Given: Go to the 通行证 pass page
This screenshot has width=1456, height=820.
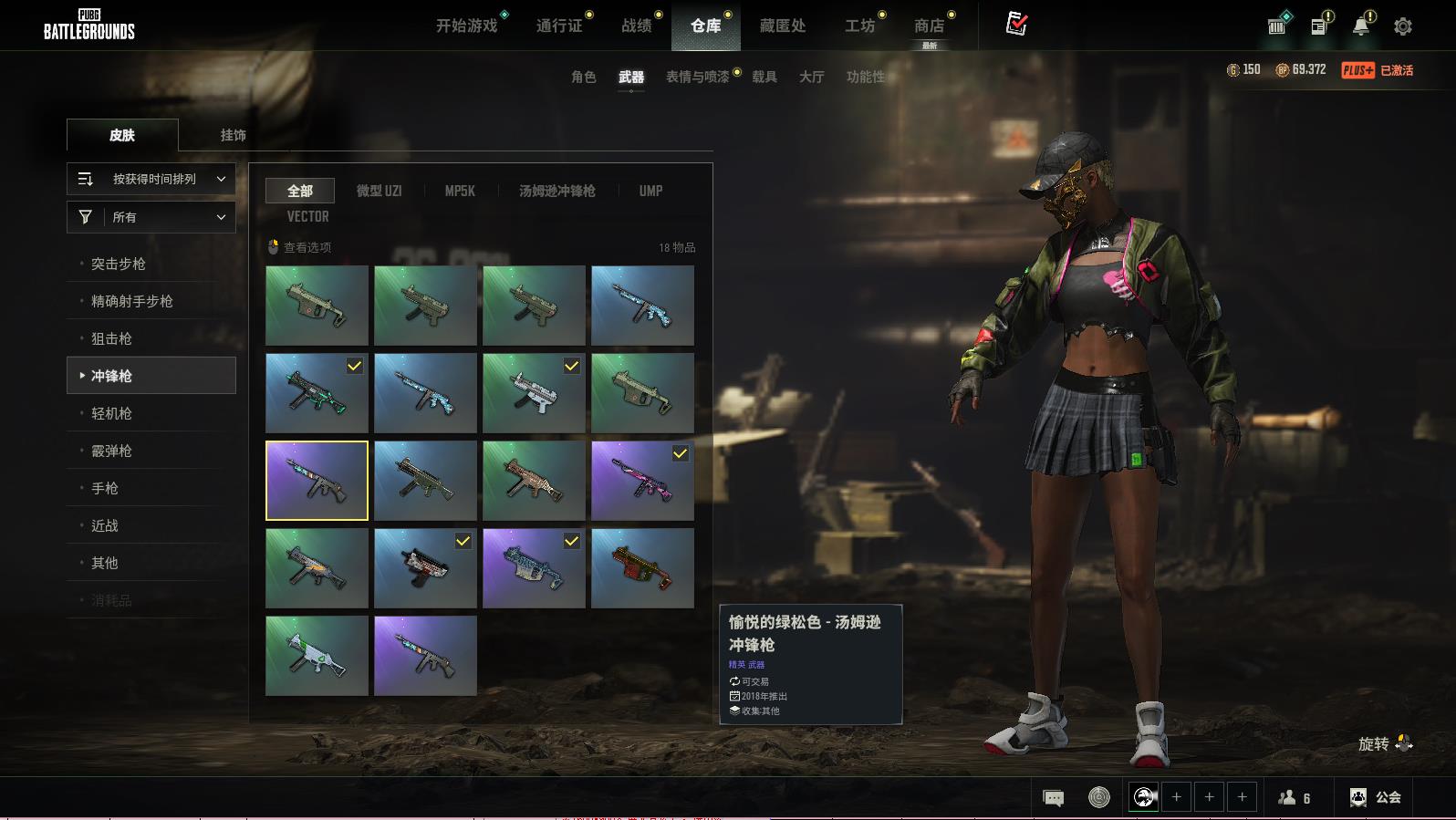Looking at the screenshot, I should 558,26.
